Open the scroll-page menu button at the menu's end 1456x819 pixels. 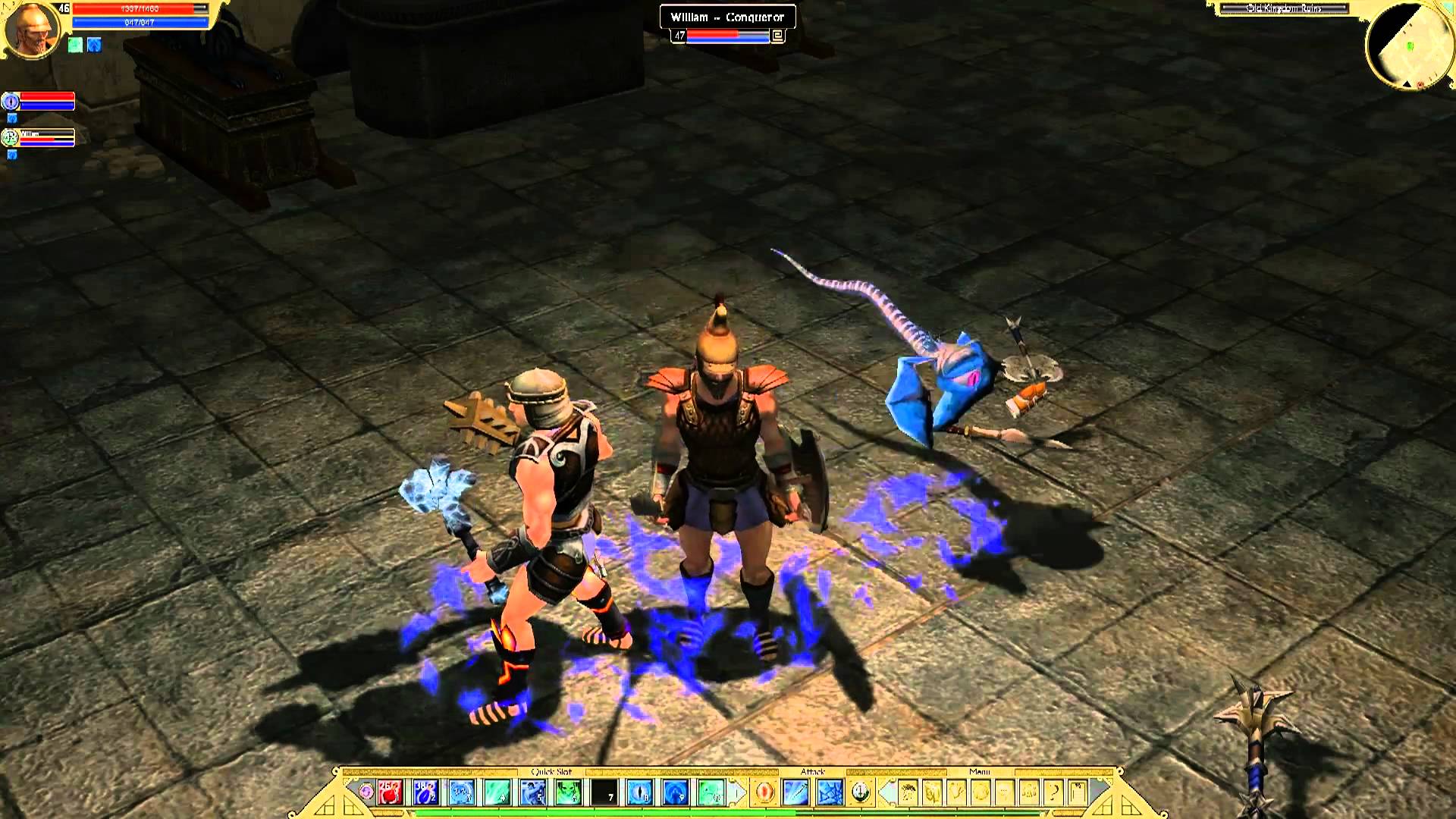pyautogui.click(x=1078, y=792)
